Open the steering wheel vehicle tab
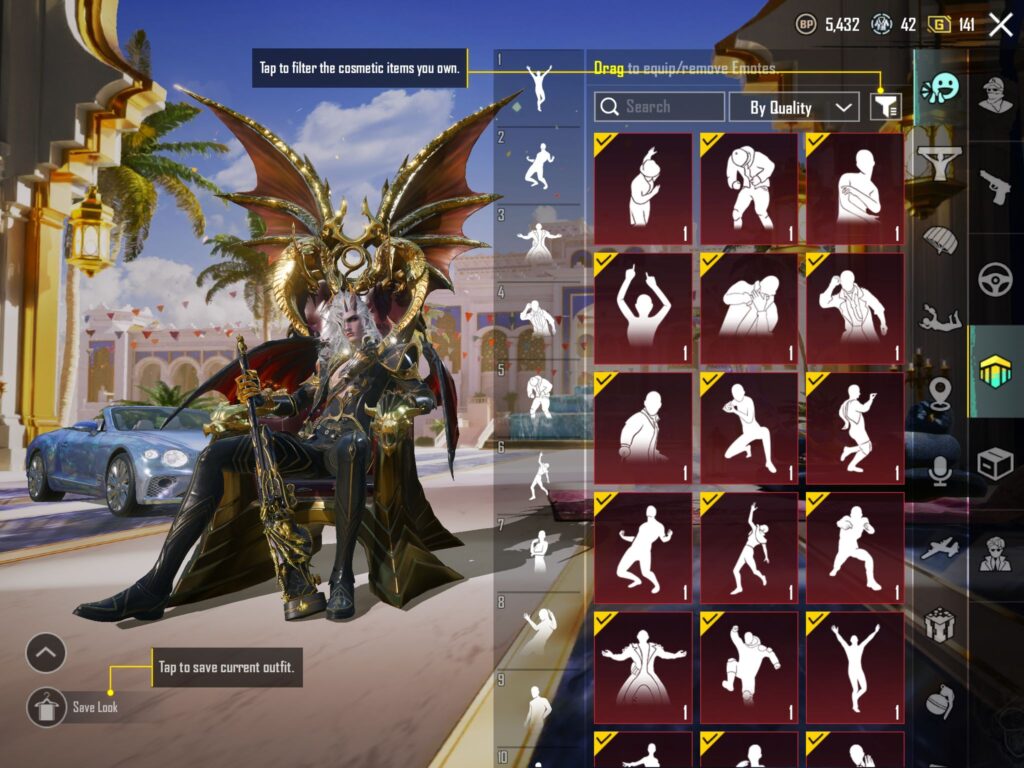The image size is (1024, 768). coord(995,278)
